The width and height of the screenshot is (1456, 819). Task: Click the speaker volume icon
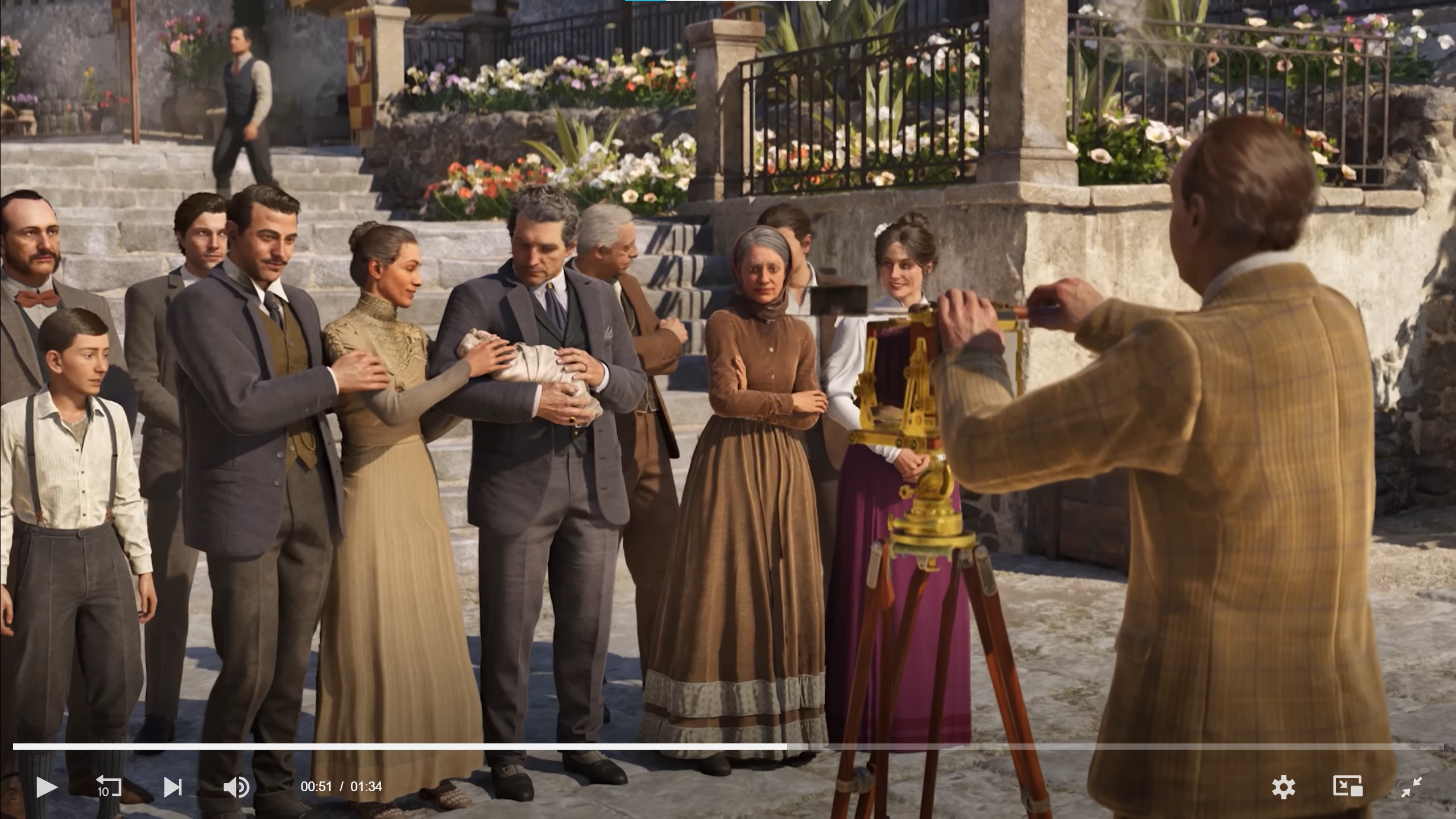click(x=237, y=787)
